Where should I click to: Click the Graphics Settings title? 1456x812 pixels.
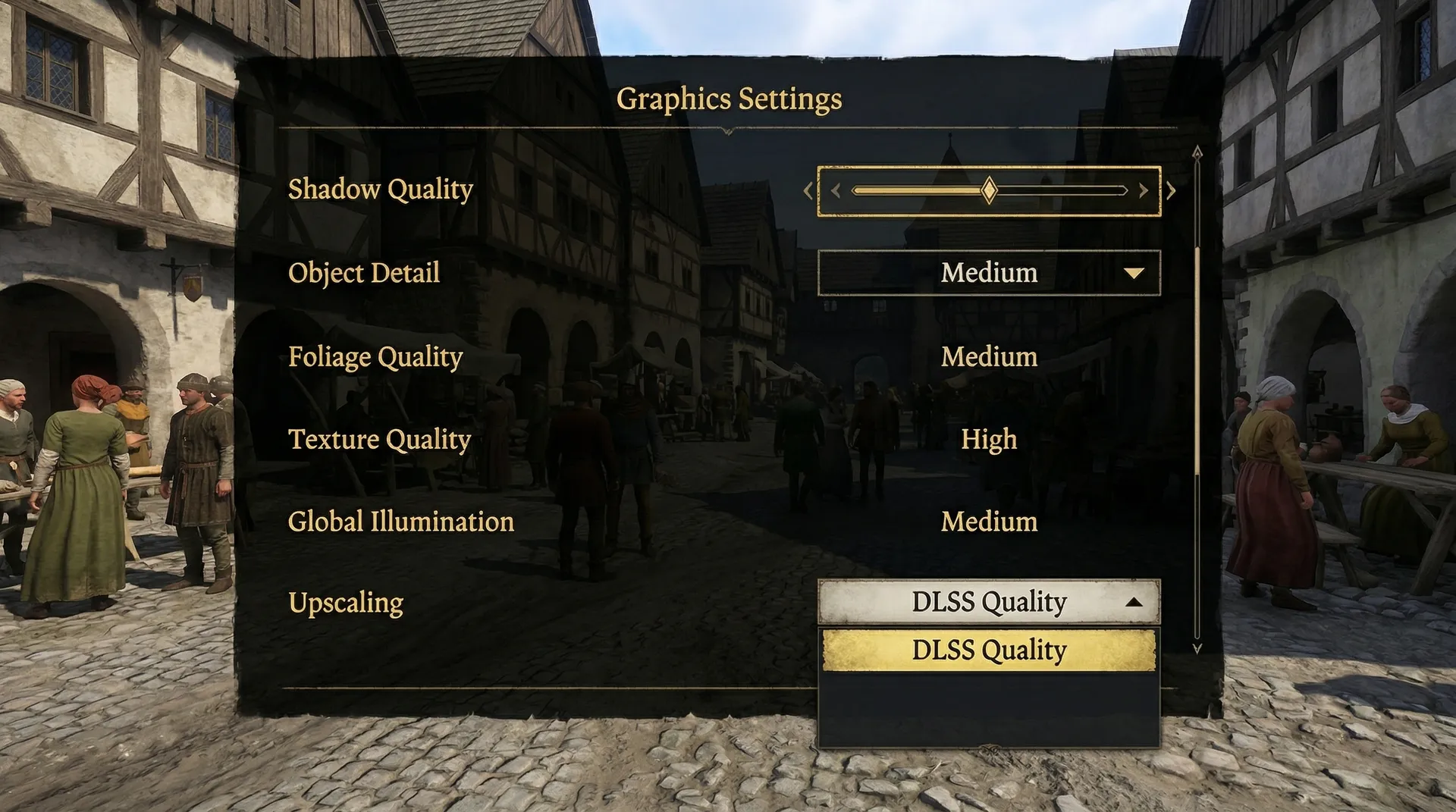(730, 98)
